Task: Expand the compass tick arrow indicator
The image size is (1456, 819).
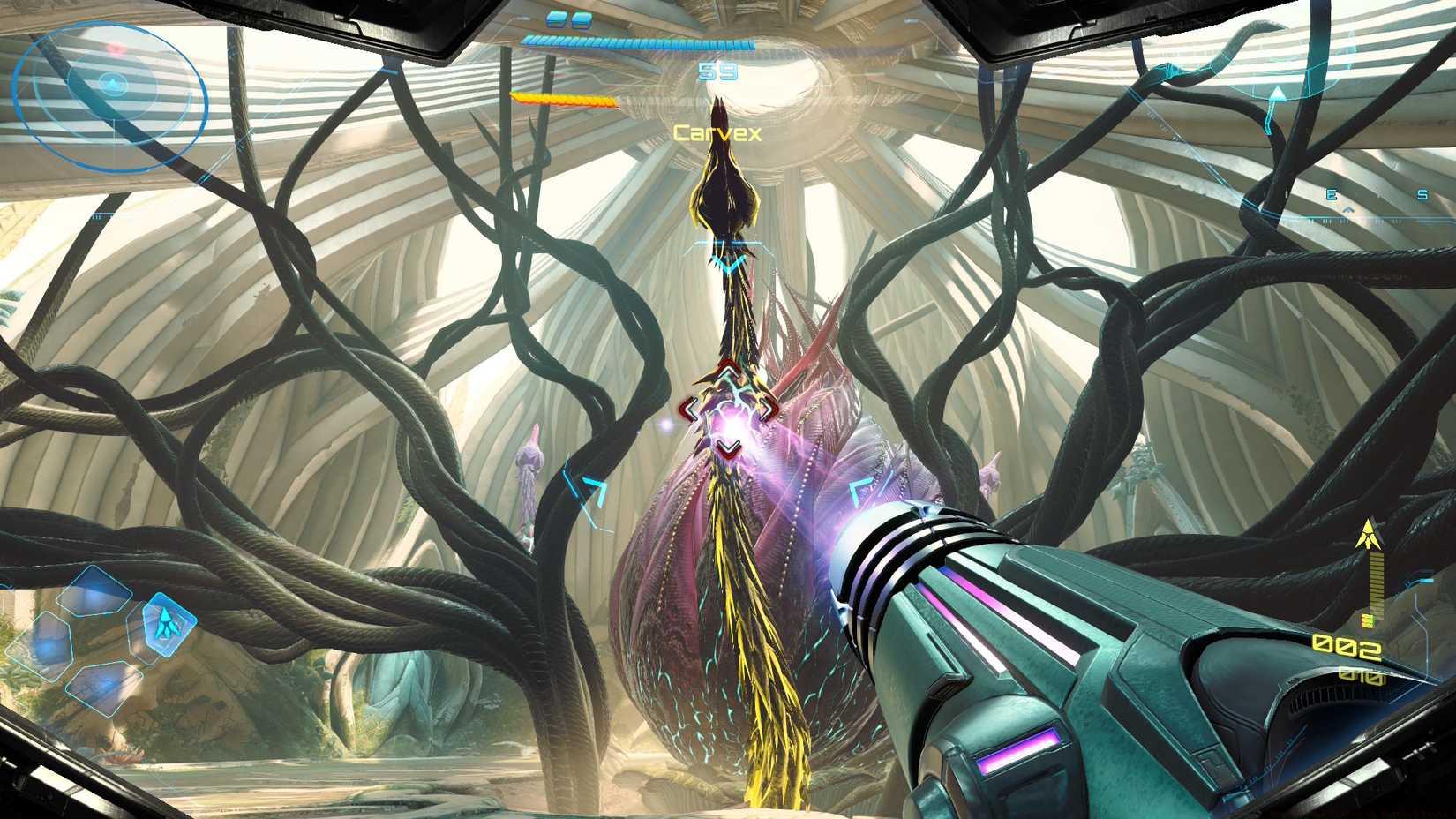Action: [x=1349, y=209]
